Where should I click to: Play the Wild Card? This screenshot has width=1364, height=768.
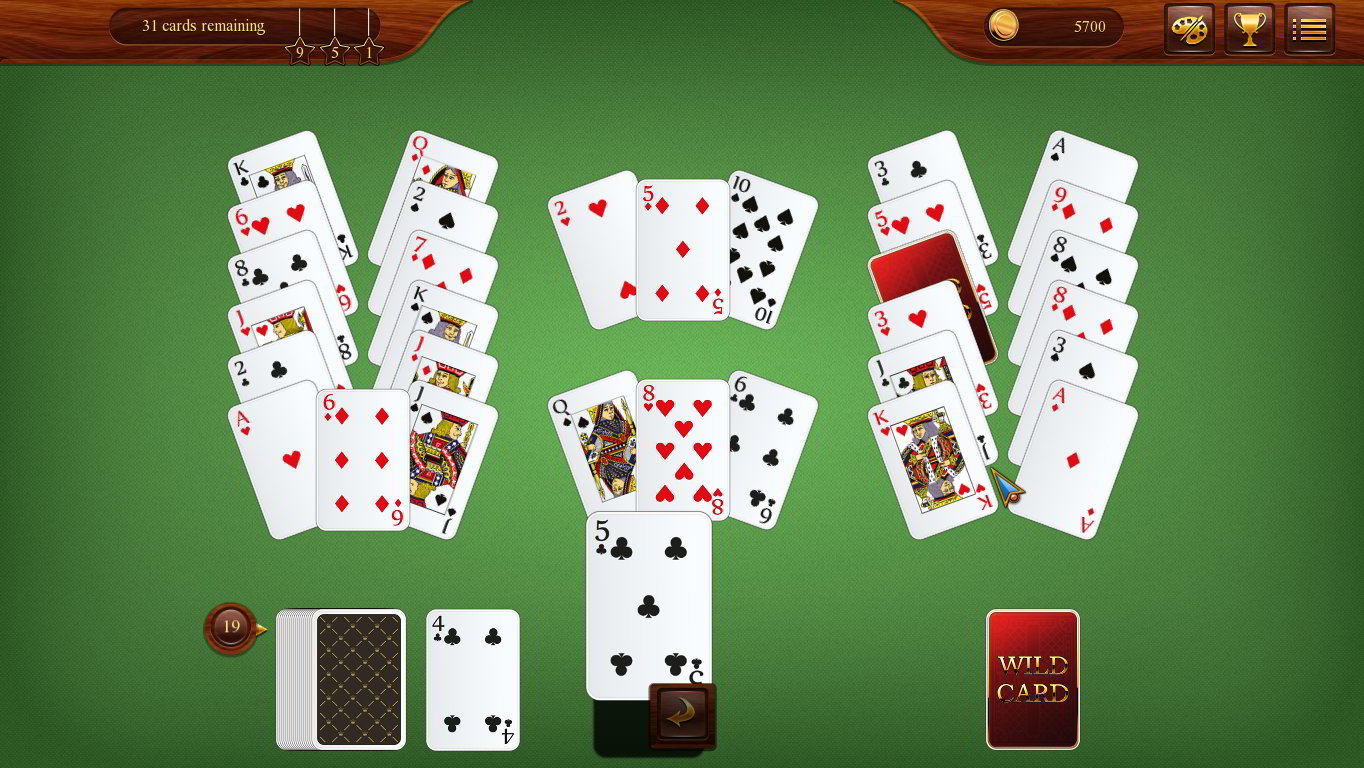pos(1032,679)
